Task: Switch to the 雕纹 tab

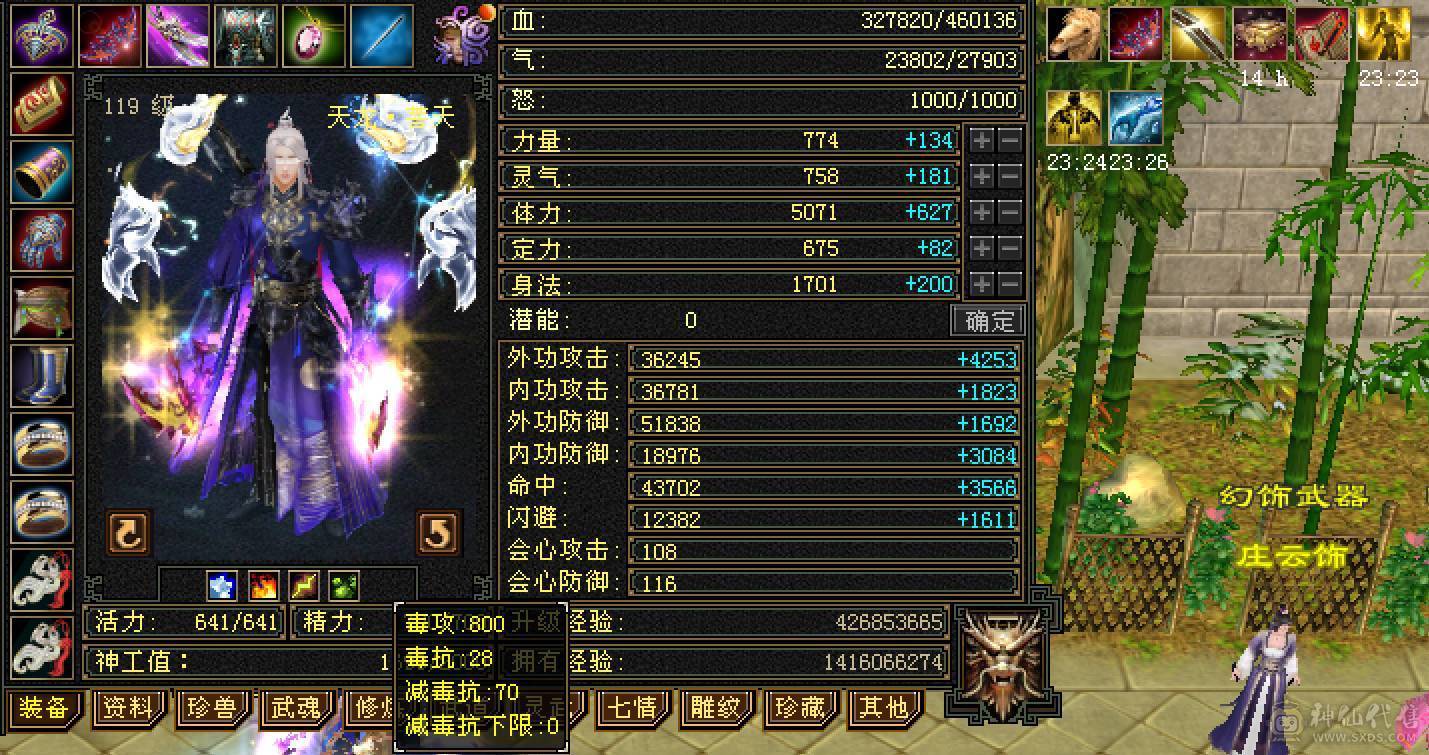Action: (716, 707)
